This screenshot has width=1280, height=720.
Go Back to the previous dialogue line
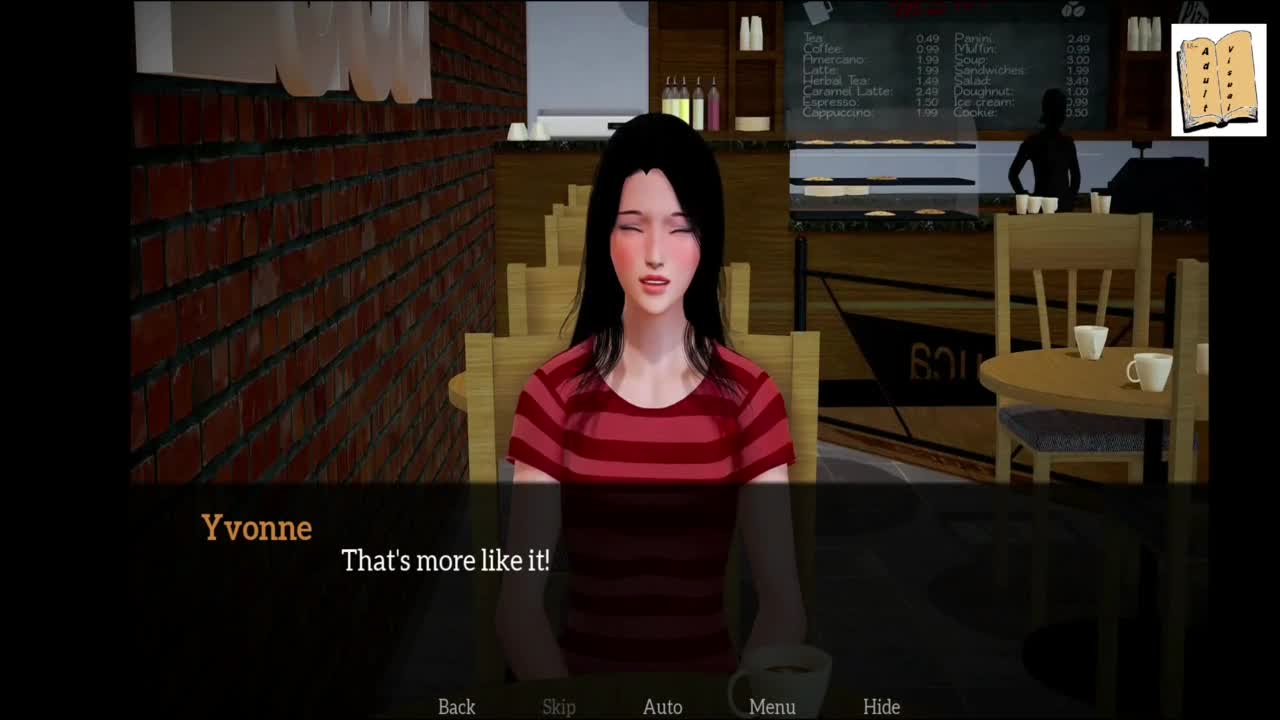pyautogui.click(x=456, y=707)
